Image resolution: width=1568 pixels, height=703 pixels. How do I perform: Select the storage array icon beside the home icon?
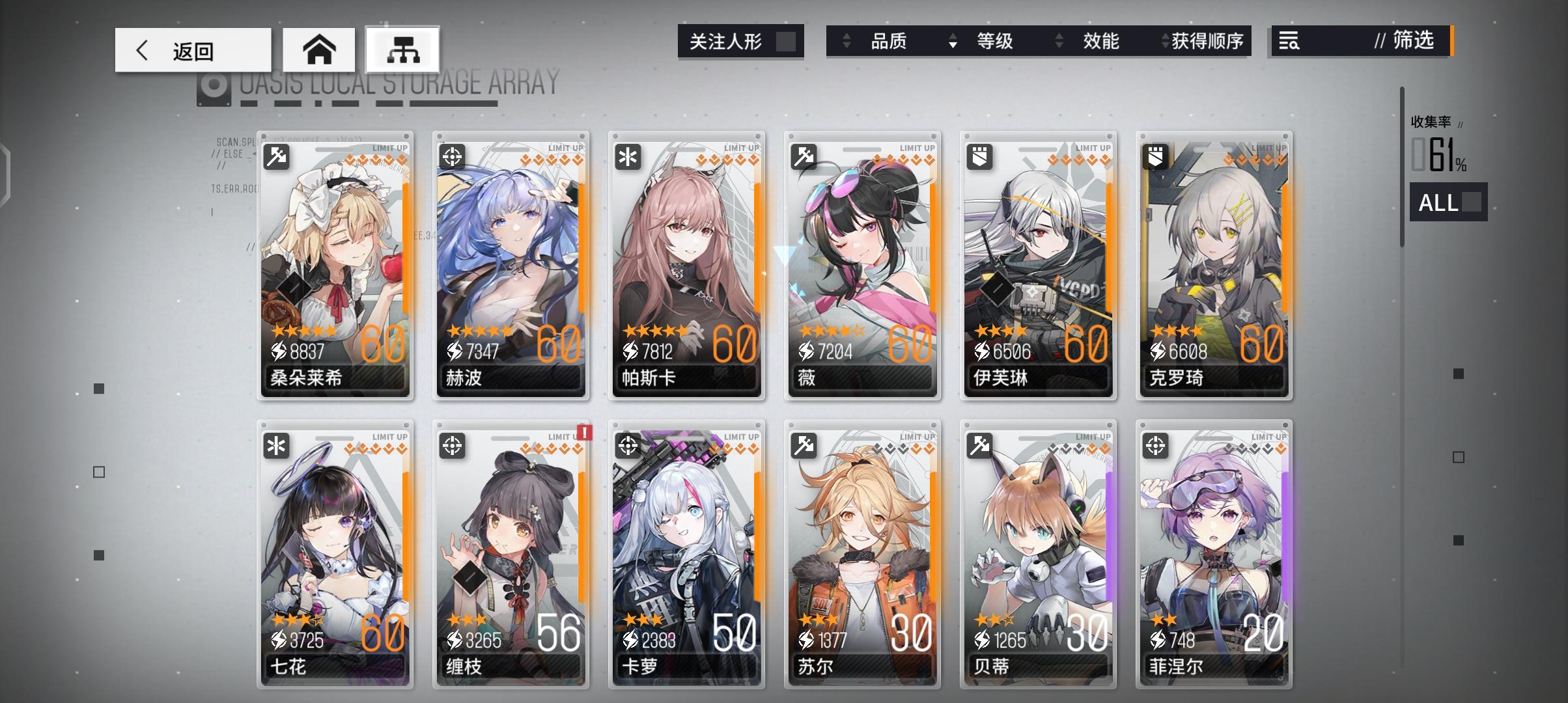pyautogui.click(x=402, y=49)
